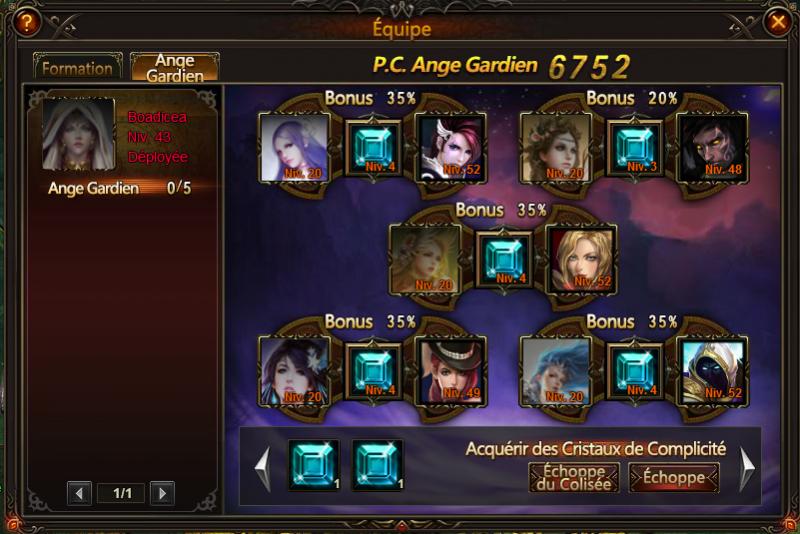Select the golden-haired angel in center row
800x534 pixels.
tap(424, 260)
